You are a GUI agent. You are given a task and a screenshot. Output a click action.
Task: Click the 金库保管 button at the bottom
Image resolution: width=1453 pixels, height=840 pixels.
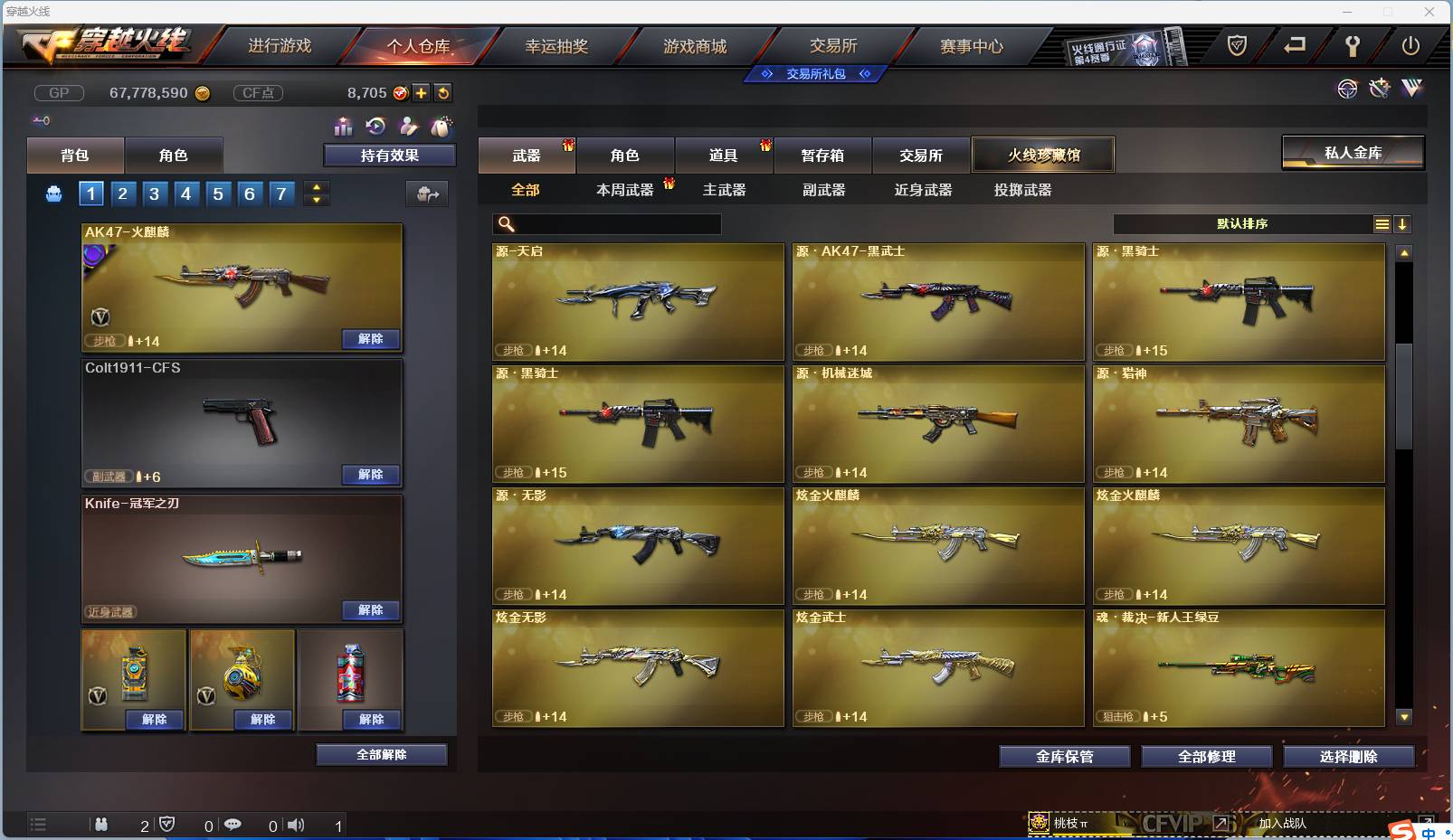coord(1063,757)
